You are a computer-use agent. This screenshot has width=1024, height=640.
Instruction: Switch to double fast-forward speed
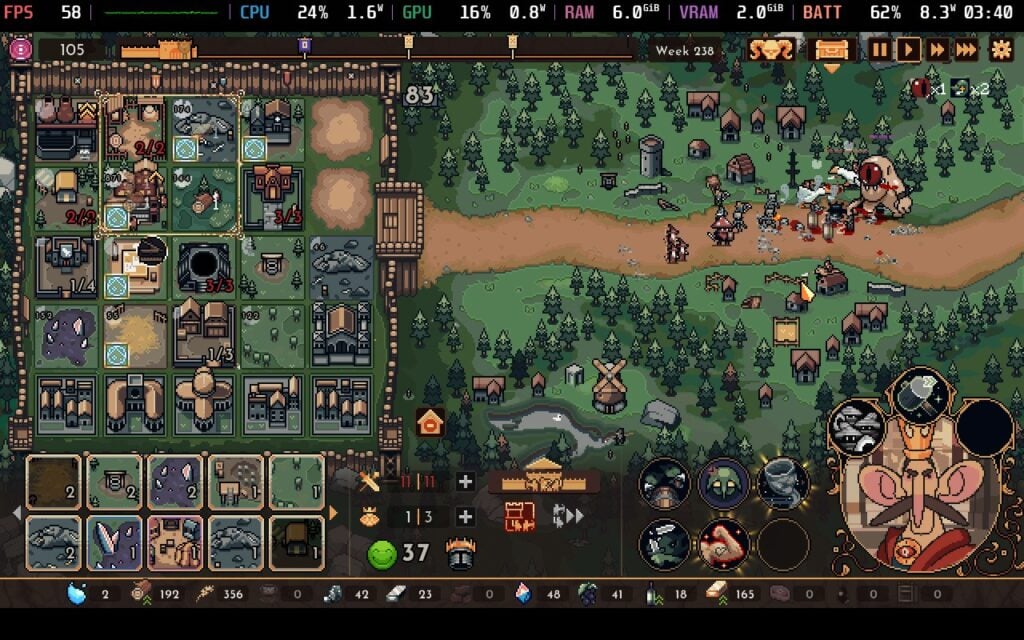pyautogui.click(x=937, y=50)
